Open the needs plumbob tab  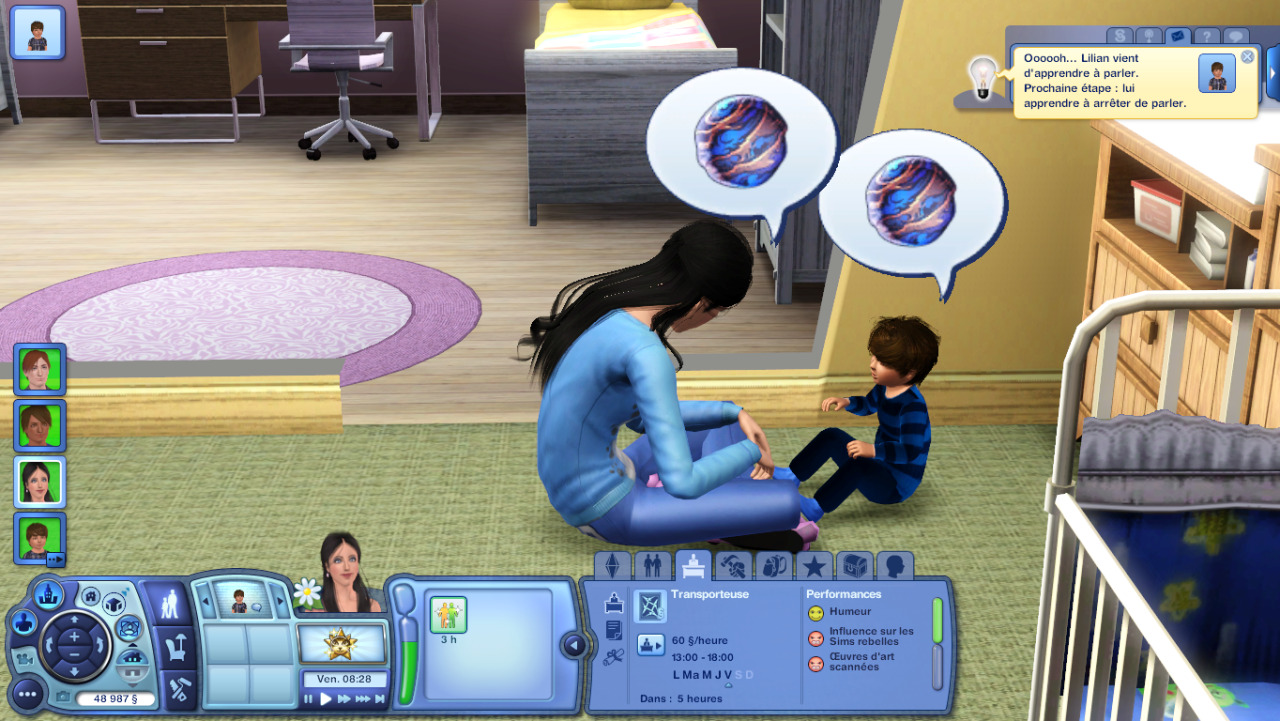[612, 567]
